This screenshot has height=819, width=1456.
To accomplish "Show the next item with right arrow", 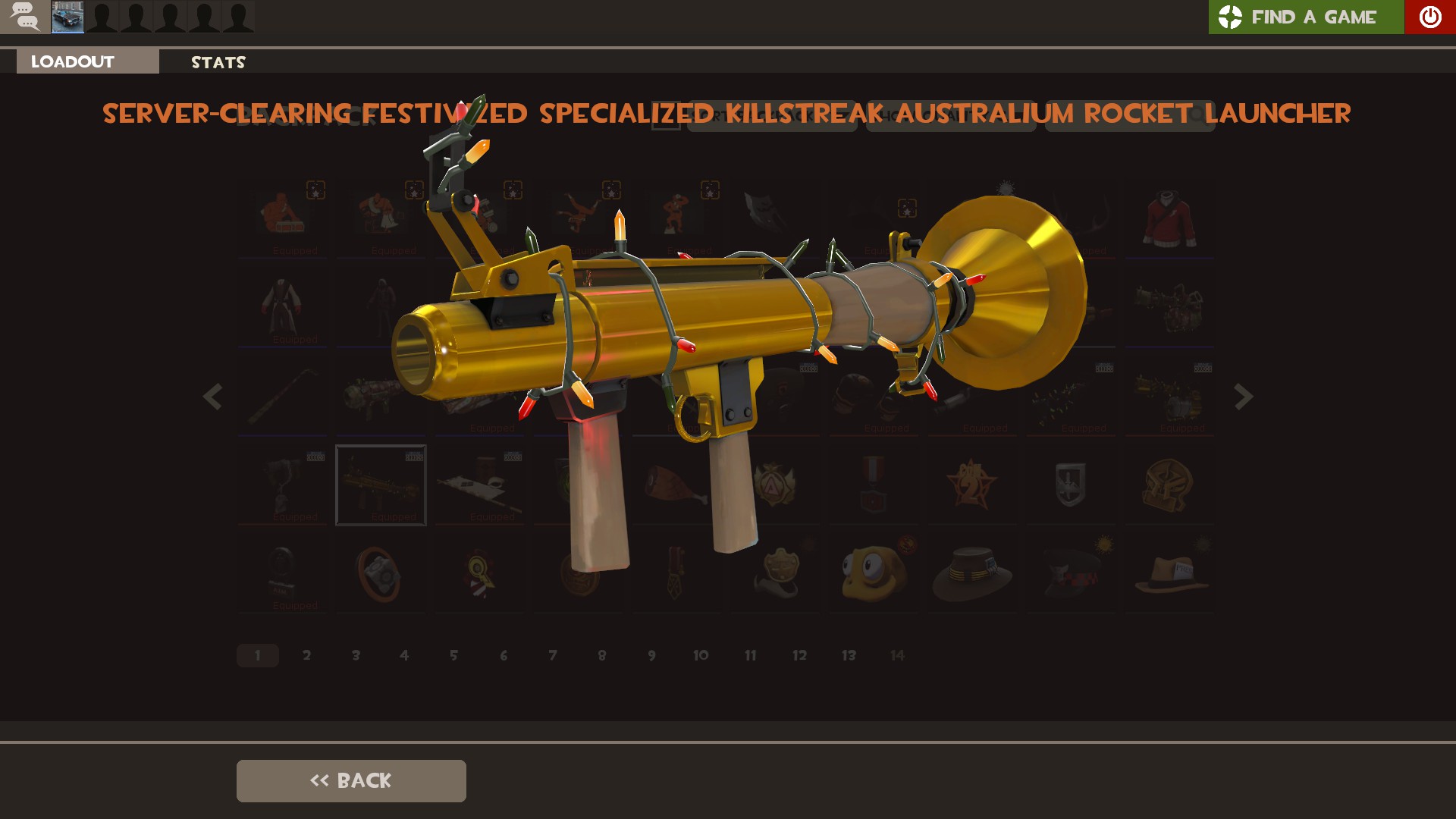I will tap(1243, 397).
